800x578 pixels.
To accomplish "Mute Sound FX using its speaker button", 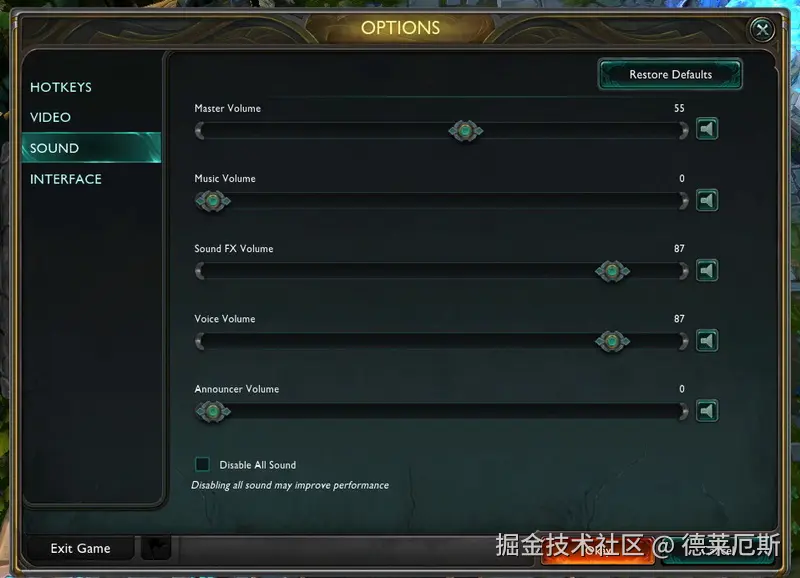I will click(707, 271).
